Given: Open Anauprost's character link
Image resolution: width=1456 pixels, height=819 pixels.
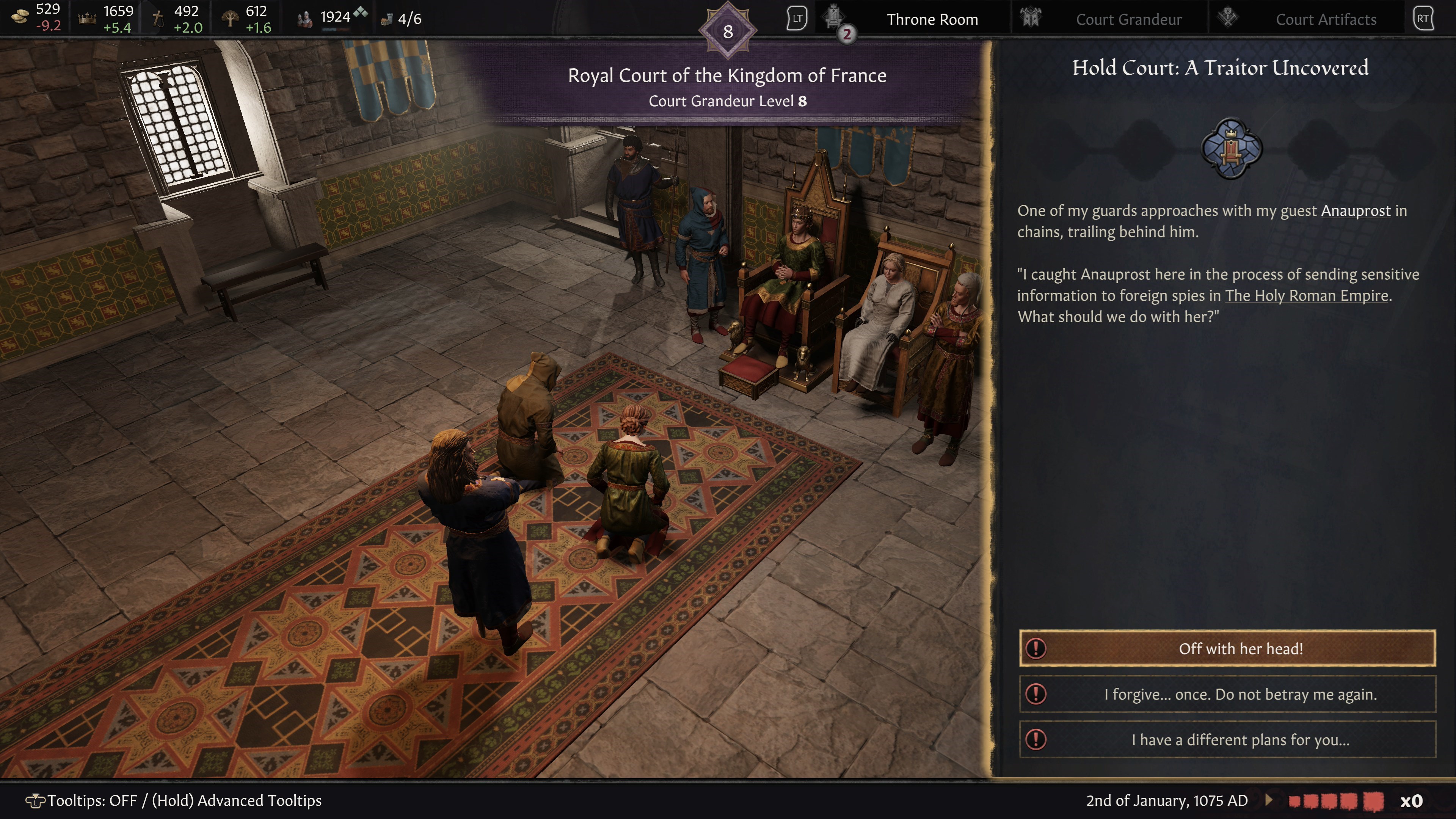Looking at the screenshot, I should coord(1356,211).
